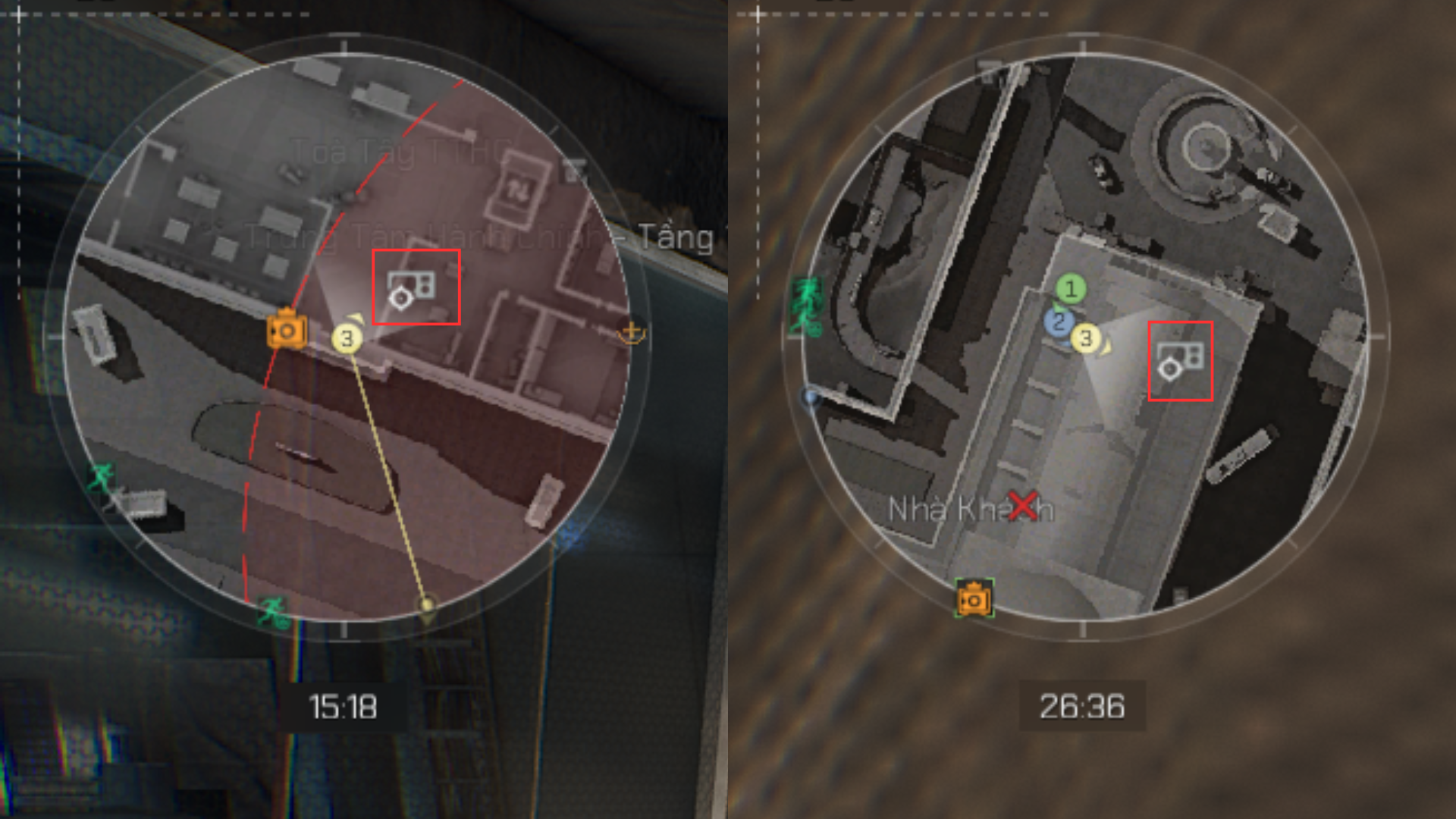
Task: Click yellow marker 3 beside blue marker 2
Action: point(1086,338)
